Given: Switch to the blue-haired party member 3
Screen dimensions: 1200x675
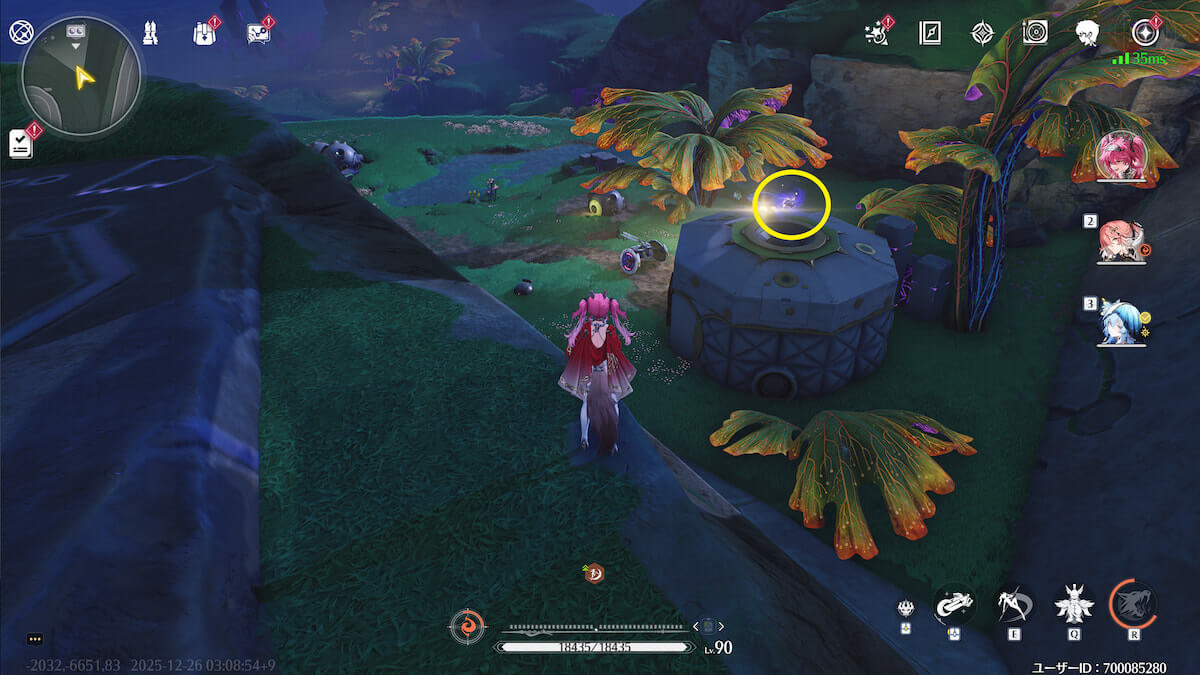Looking at the screenshot, I should click(1120, 322).
